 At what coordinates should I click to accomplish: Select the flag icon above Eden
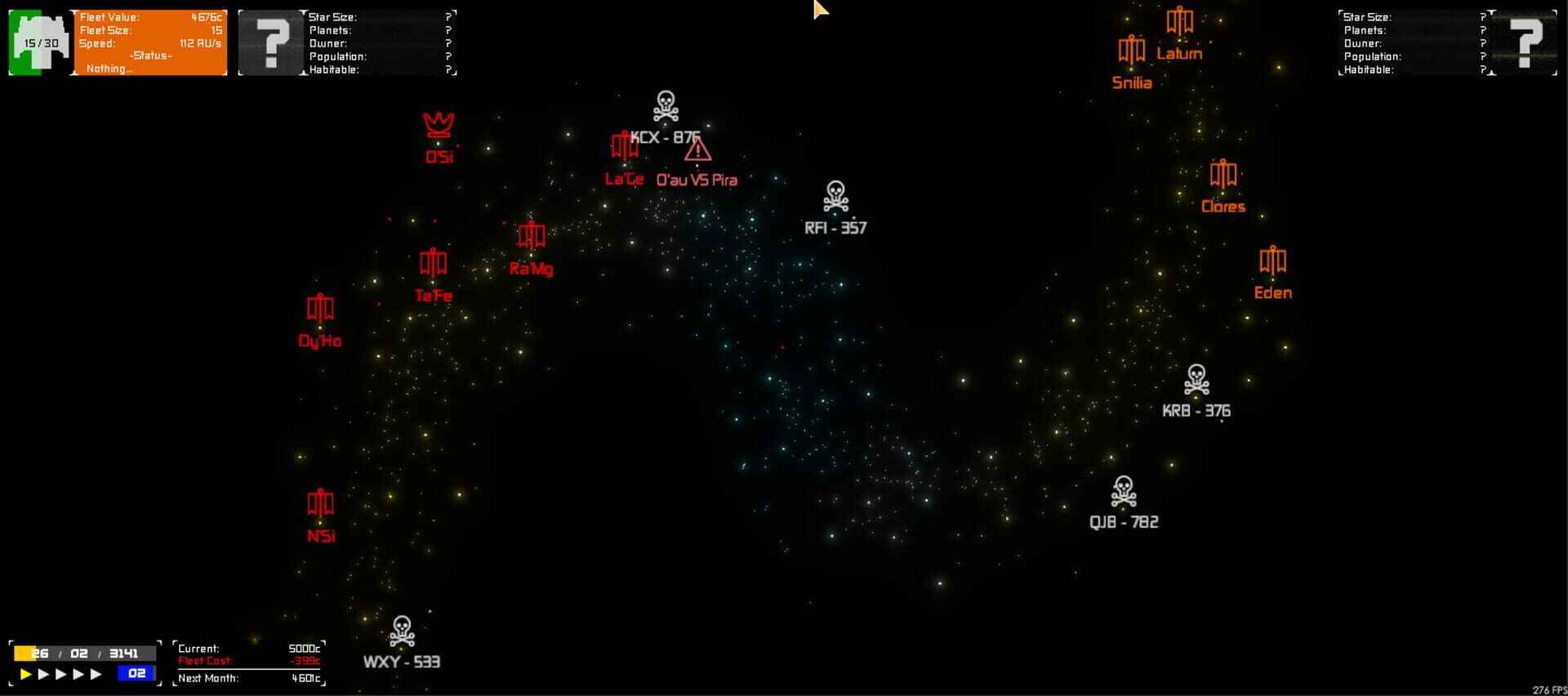click(x=1272, y=261)
